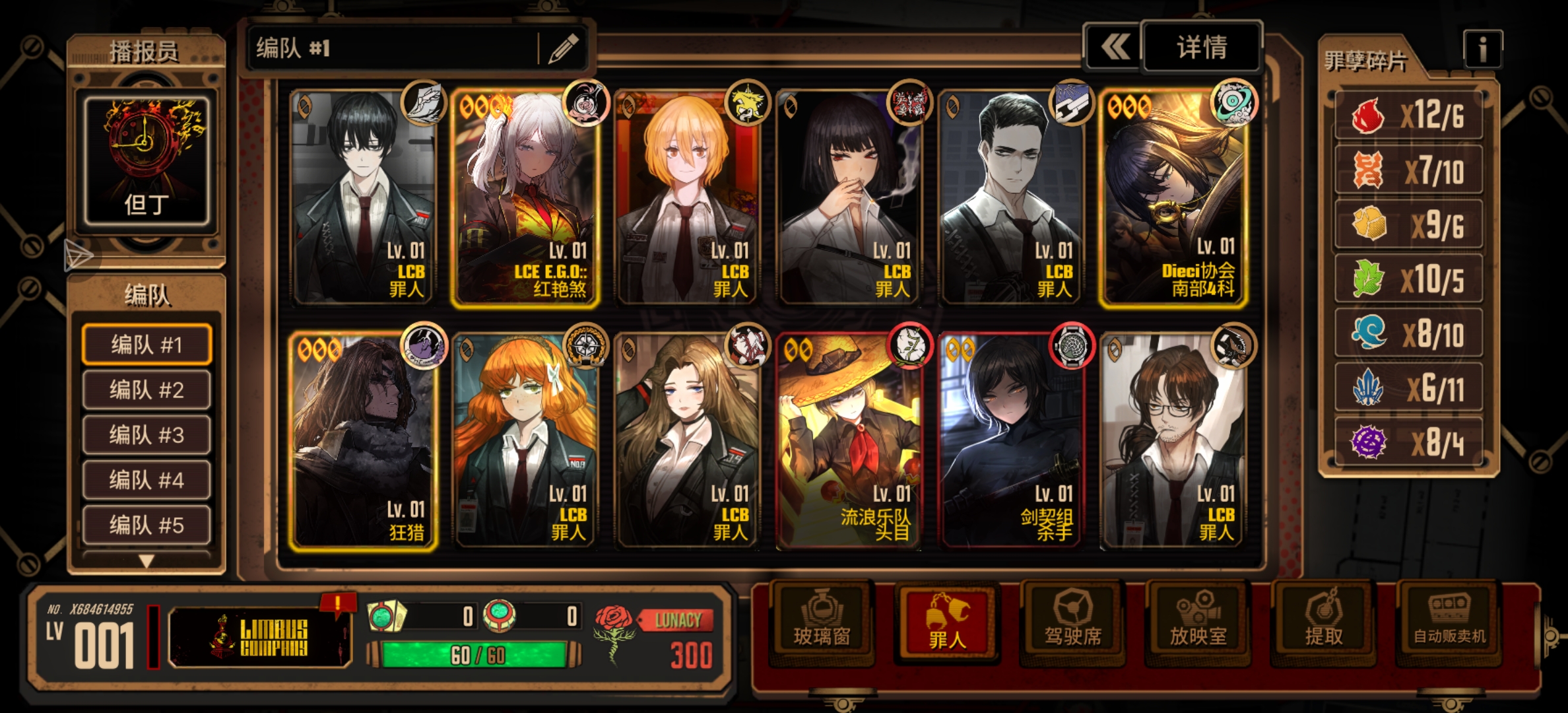1568x713 pixels.
Task: Switch to 编队 #5
Action: pyautogui.click(x=147, y=525)
